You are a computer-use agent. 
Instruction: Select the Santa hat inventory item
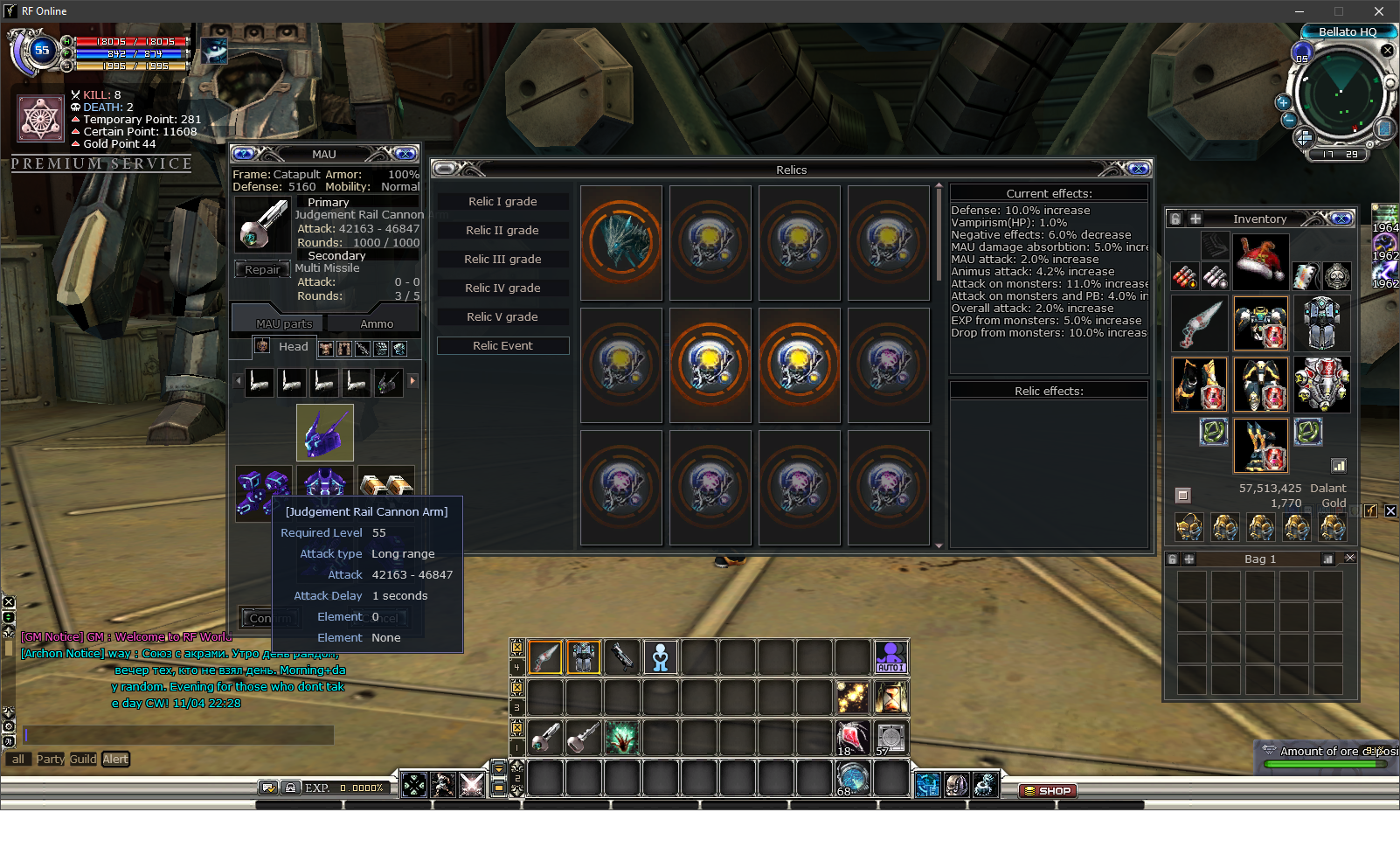(x=1260, y=261)
